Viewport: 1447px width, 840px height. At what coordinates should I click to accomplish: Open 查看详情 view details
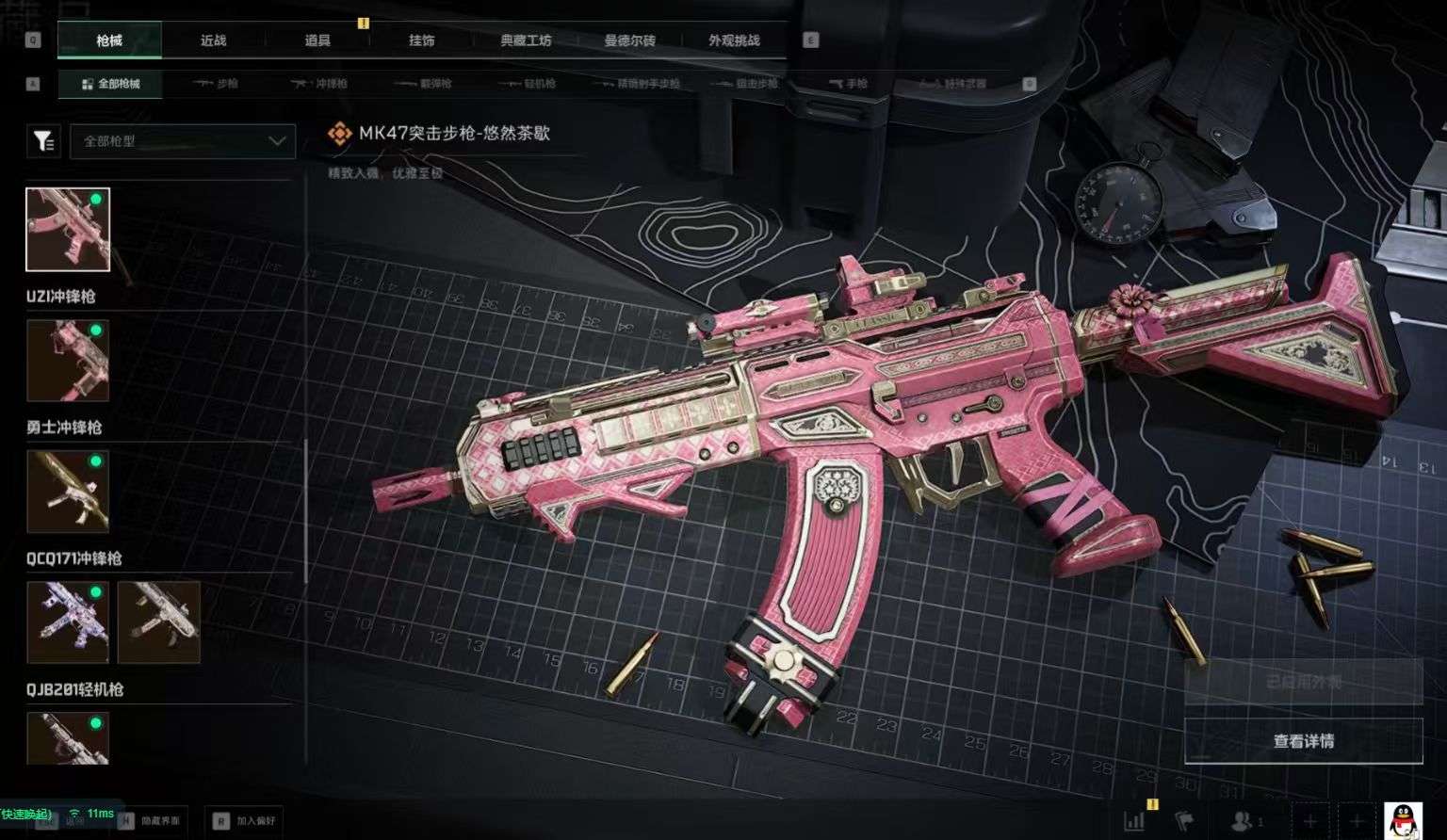[1303, 741]
